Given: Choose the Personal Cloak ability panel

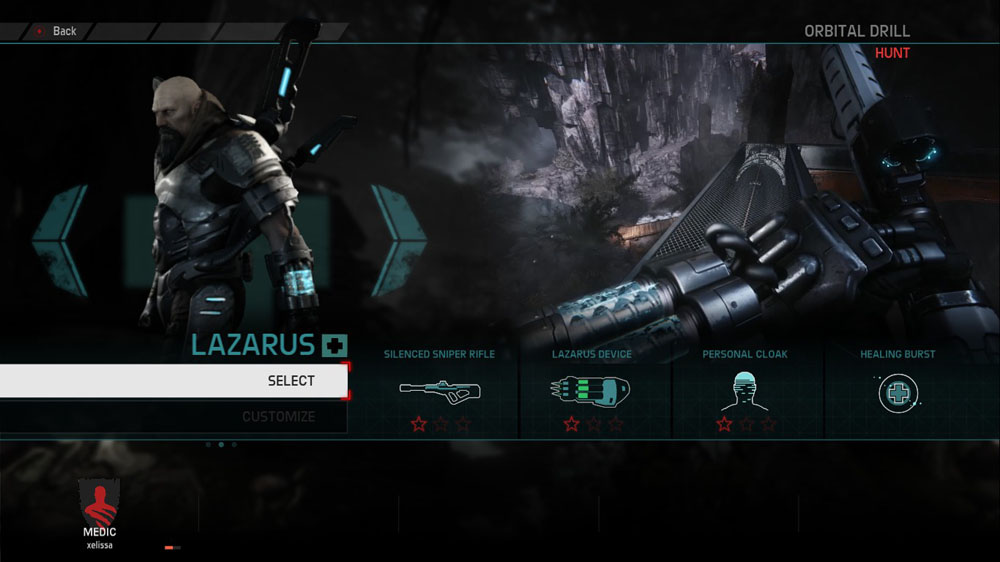Looking at the screenshot, I should coord(745,389).
